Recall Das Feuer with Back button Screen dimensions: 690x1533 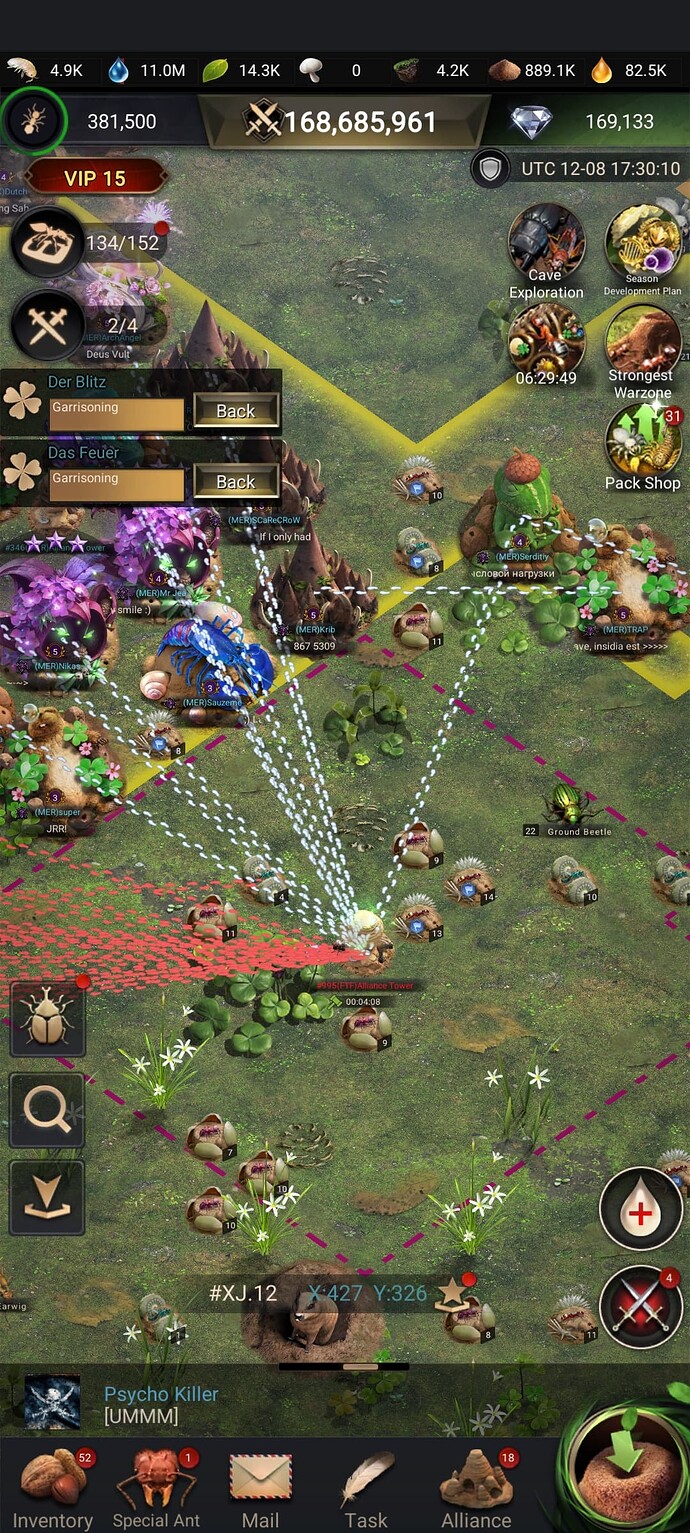[235, 482]
